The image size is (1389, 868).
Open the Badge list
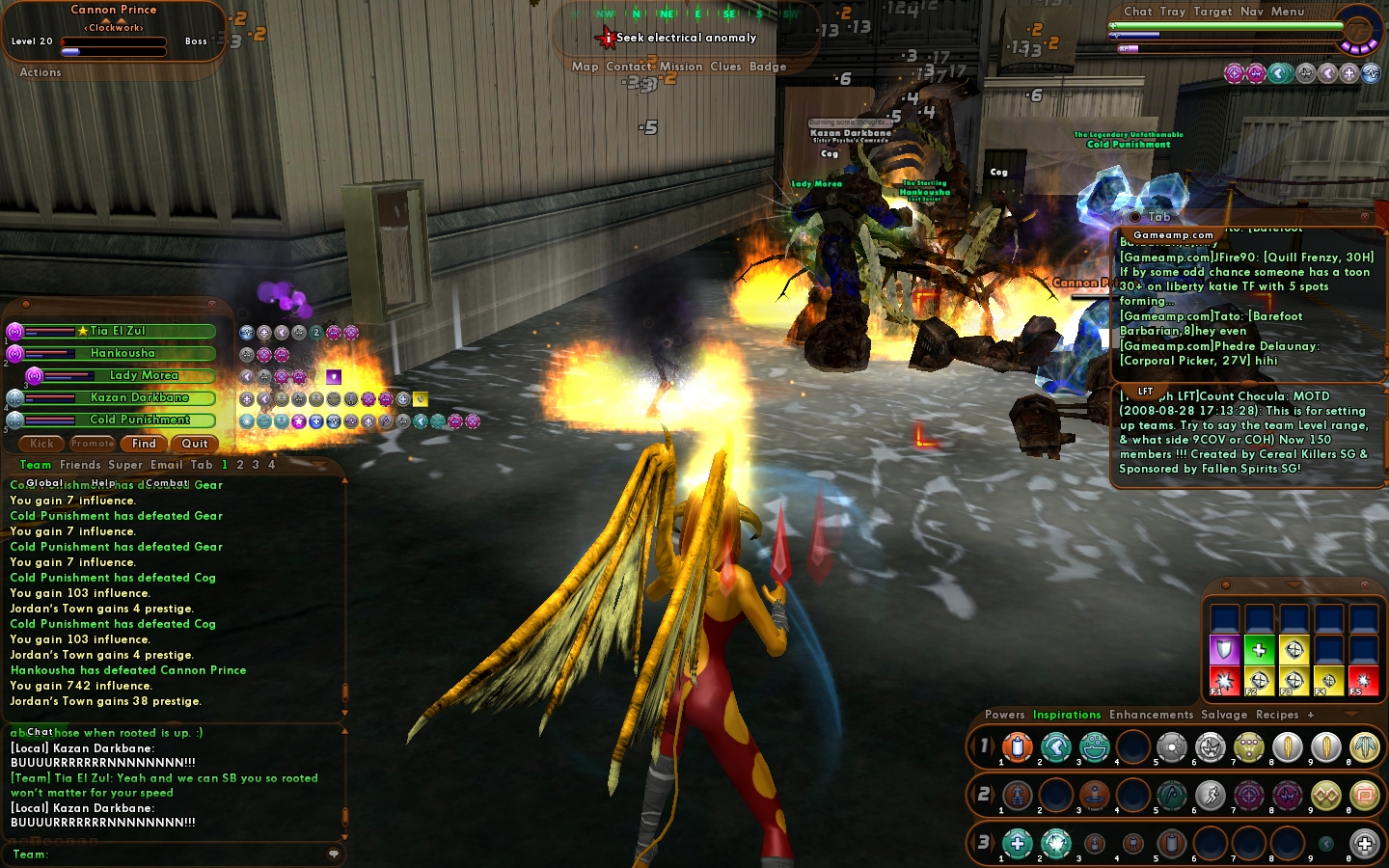point(768,67)
